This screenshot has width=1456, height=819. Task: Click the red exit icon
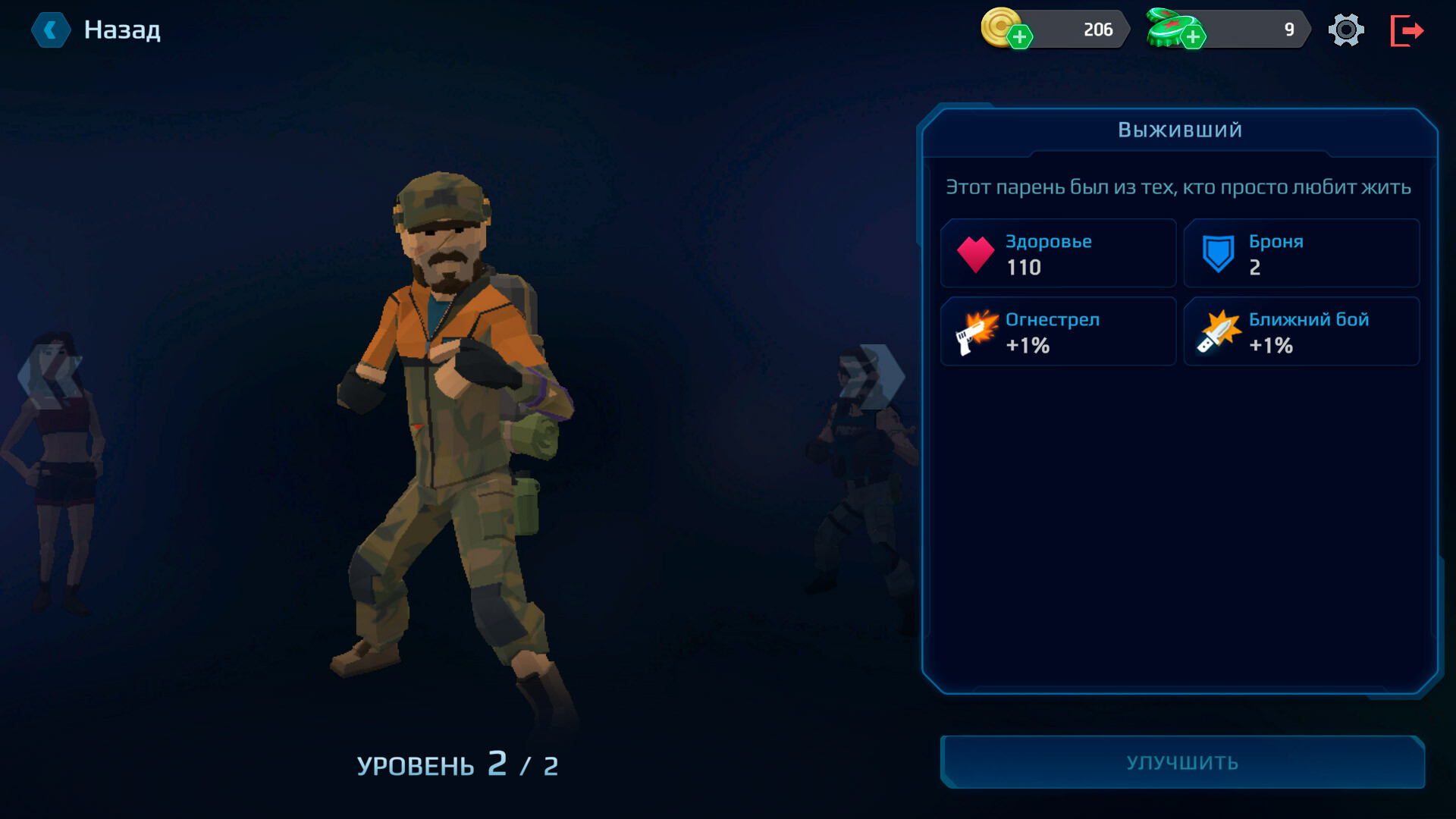click(1407, 30)
